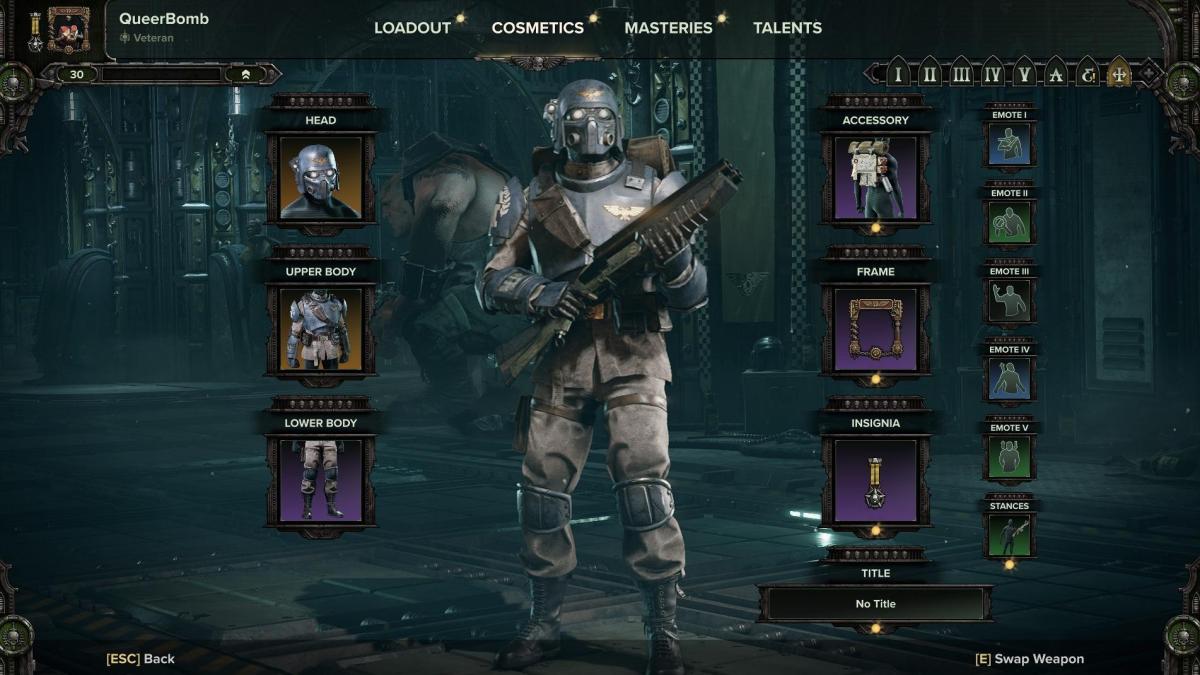Select loadout preset V
Viewport: 1200px width, 675px height.
click(1023, 74)
